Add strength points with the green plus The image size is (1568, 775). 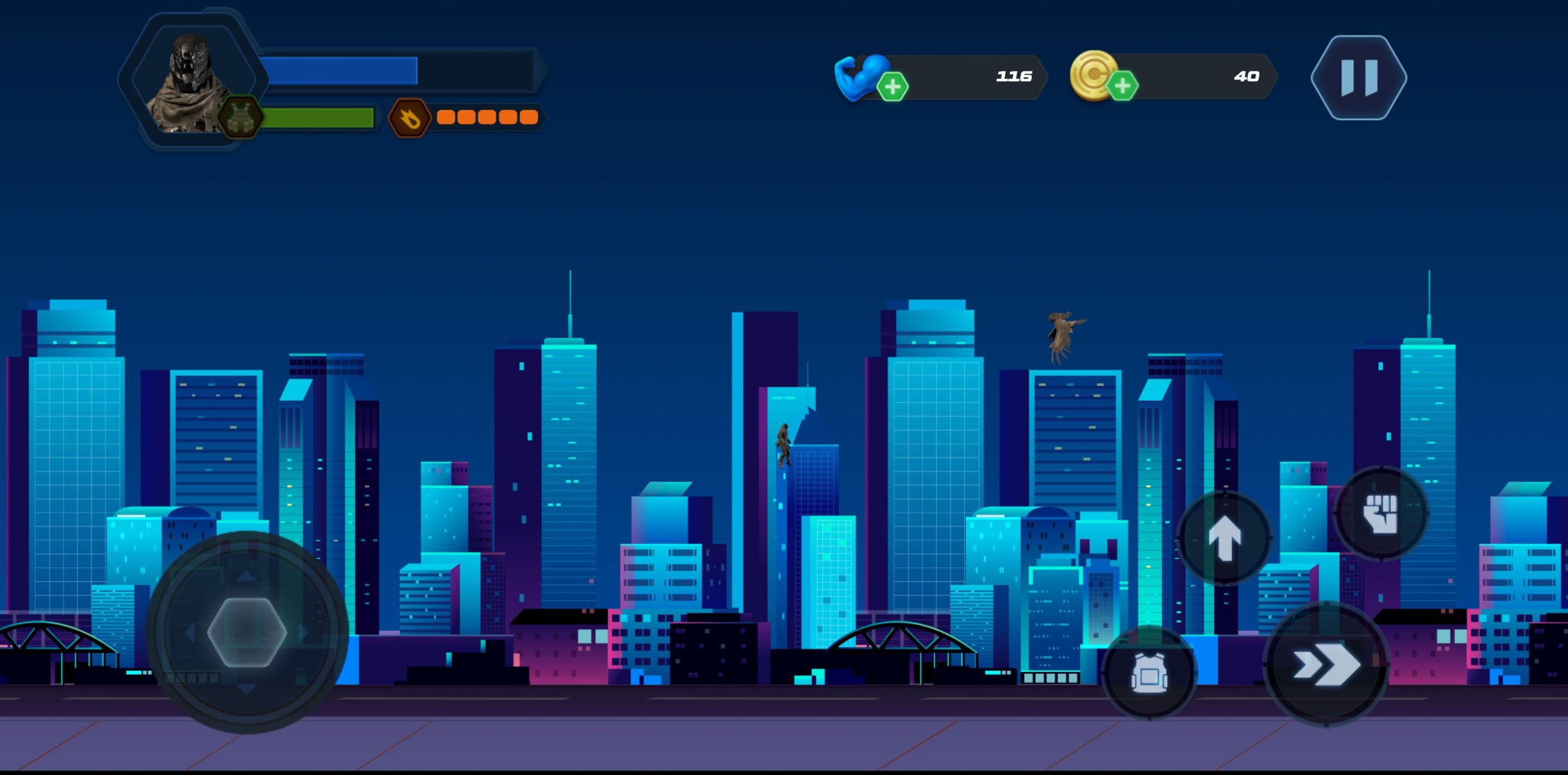pos(892,87)
